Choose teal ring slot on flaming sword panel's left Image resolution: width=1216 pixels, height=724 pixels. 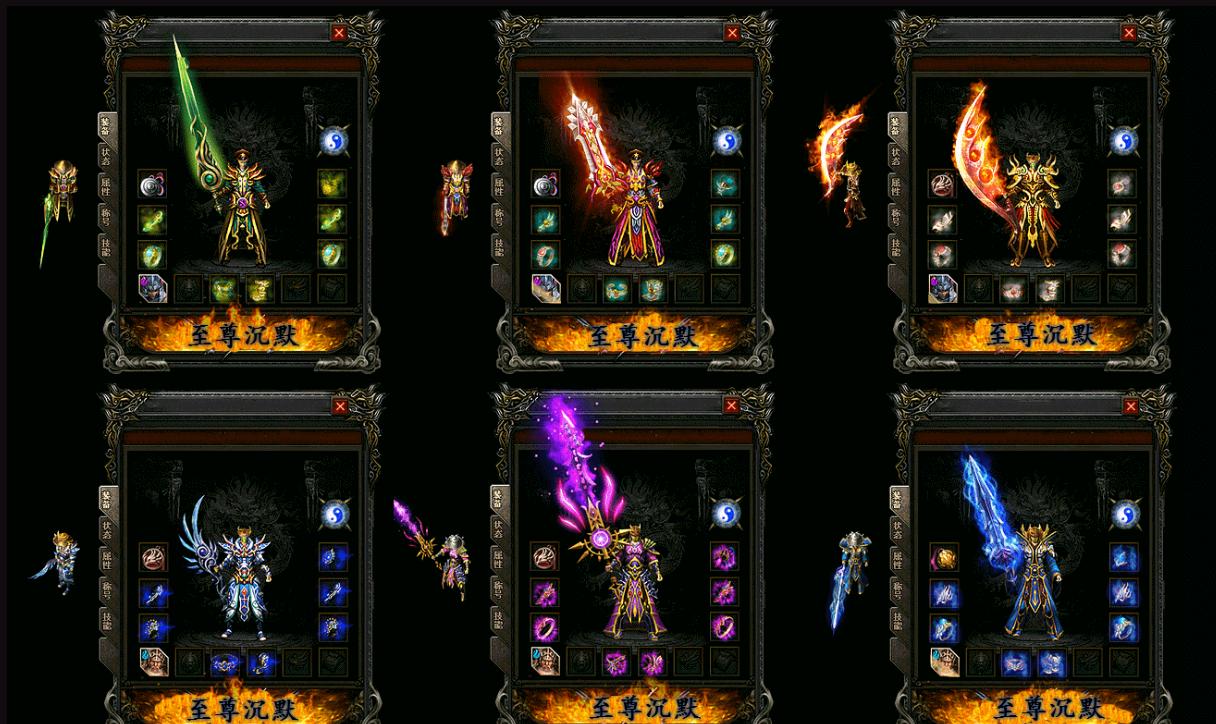[545, 254]
